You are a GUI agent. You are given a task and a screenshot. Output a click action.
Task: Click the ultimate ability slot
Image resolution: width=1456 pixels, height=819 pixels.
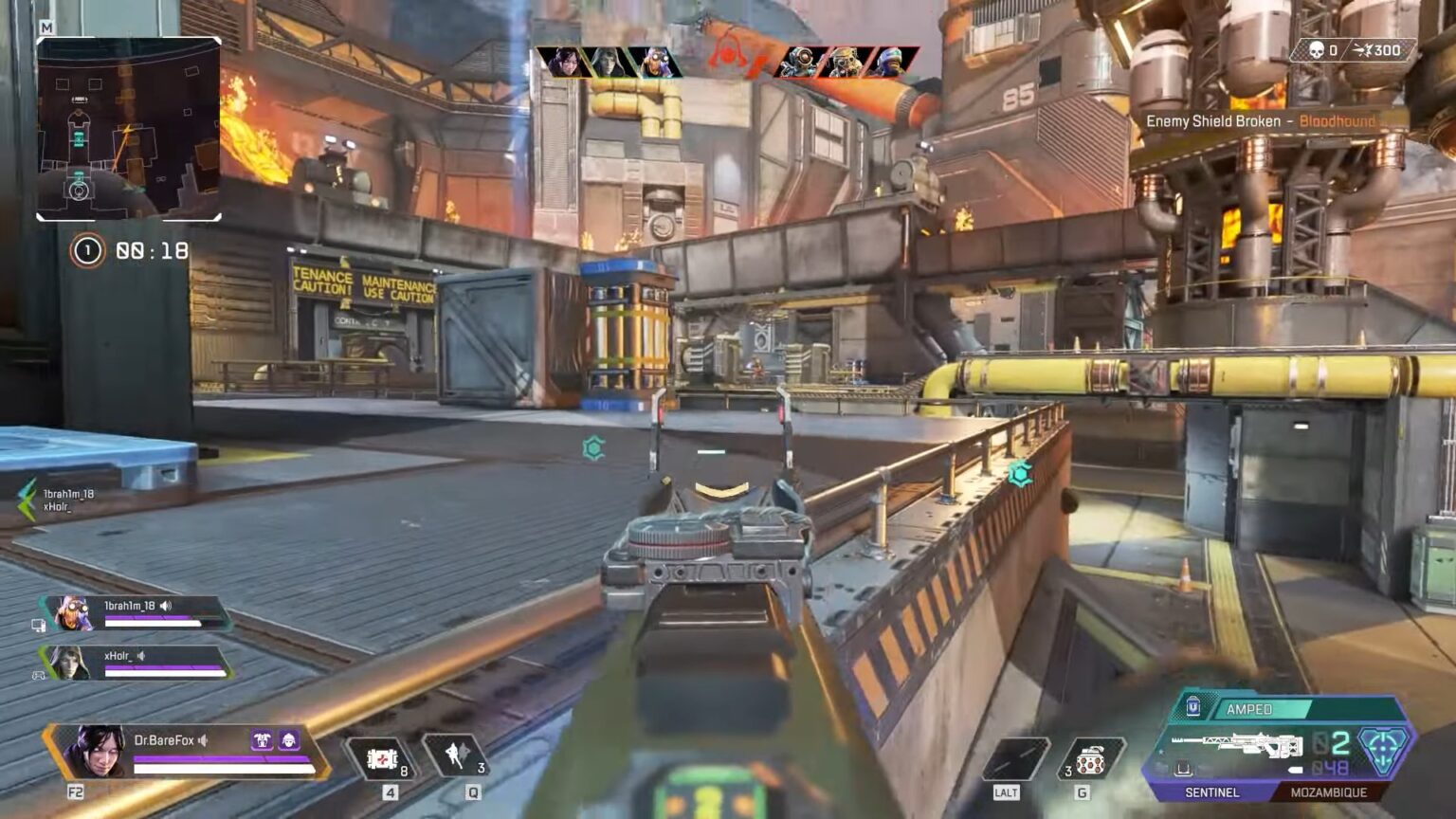coord(1015,759)
